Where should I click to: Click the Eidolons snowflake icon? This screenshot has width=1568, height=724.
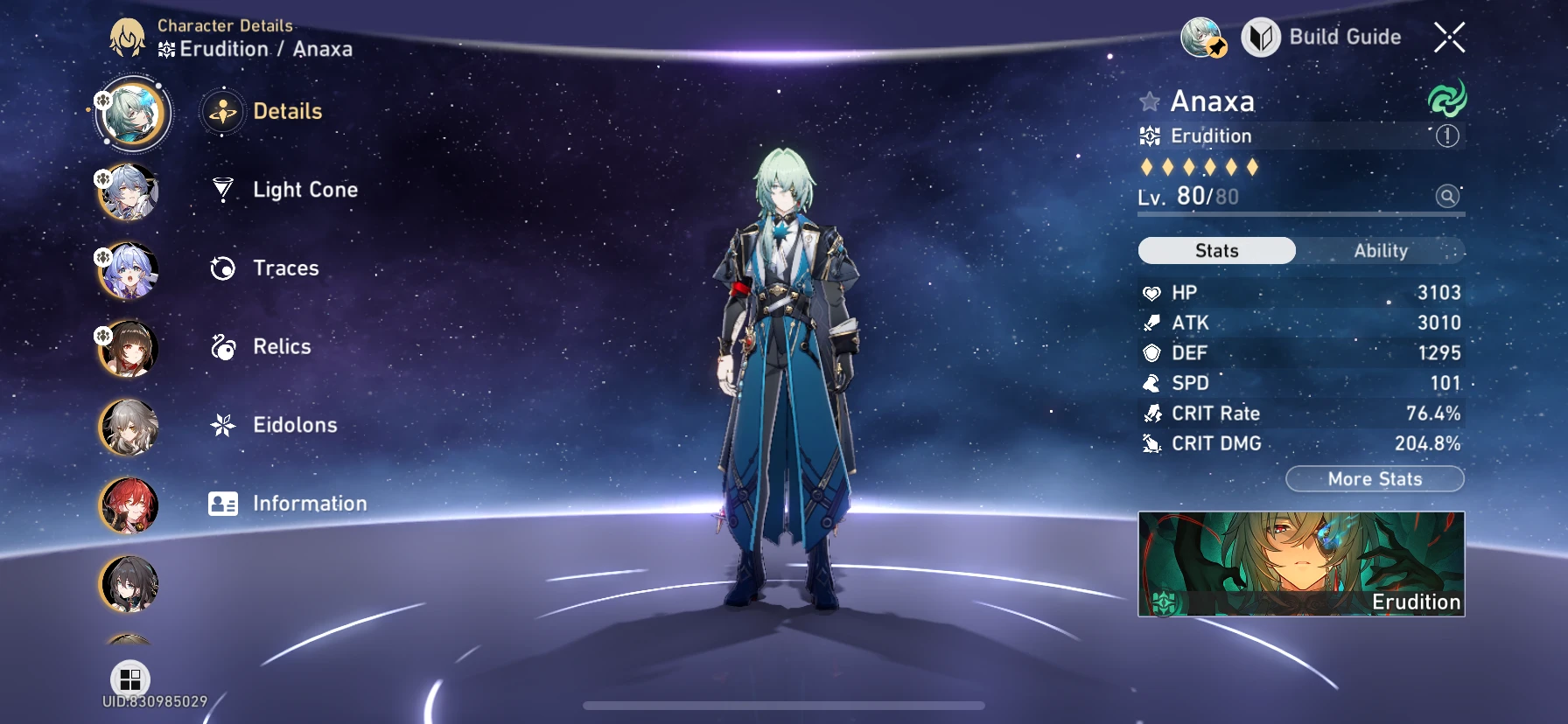coord(224,425)
